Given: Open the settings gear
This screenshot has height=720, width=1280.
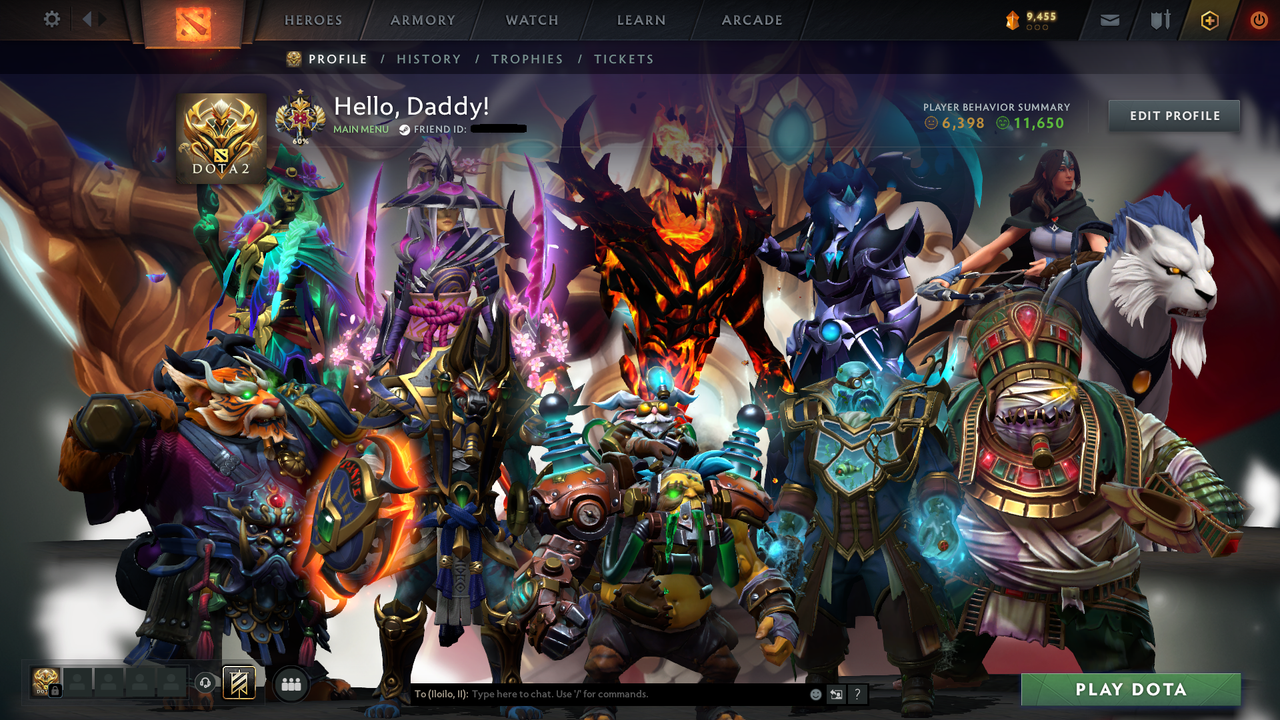Looking at the screenshot, I should [x=52, y=18].
